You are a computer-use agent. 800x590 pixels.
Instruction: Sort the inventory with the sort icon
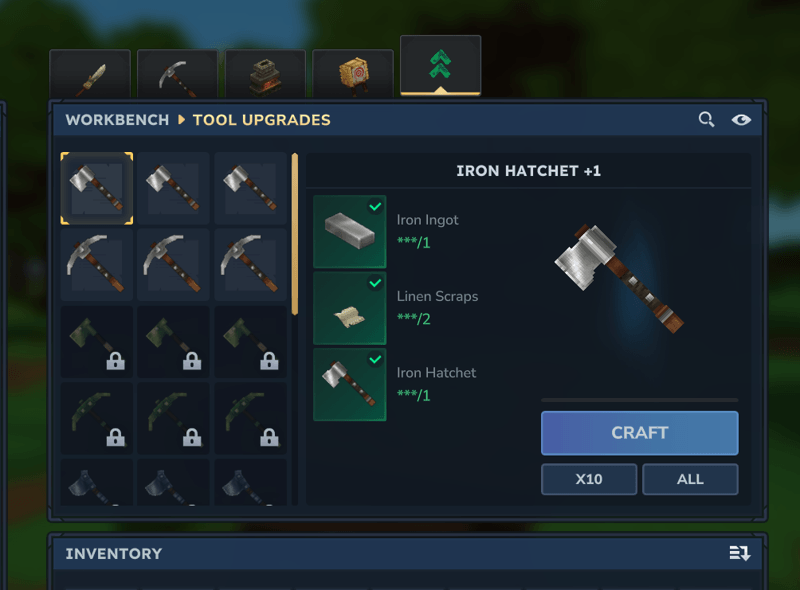(740, 553)
